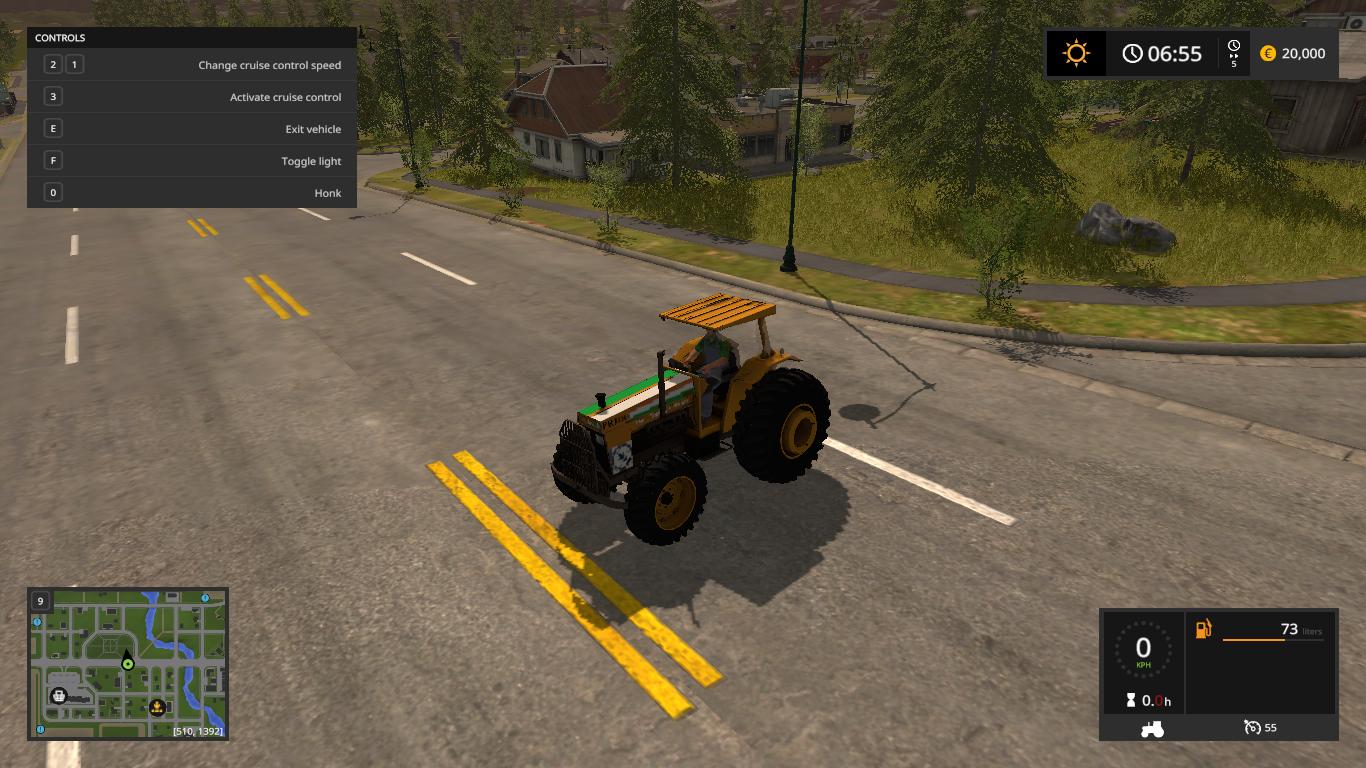
Task: Select the shop basket marker on the minimap
Action: pos(59,695)
